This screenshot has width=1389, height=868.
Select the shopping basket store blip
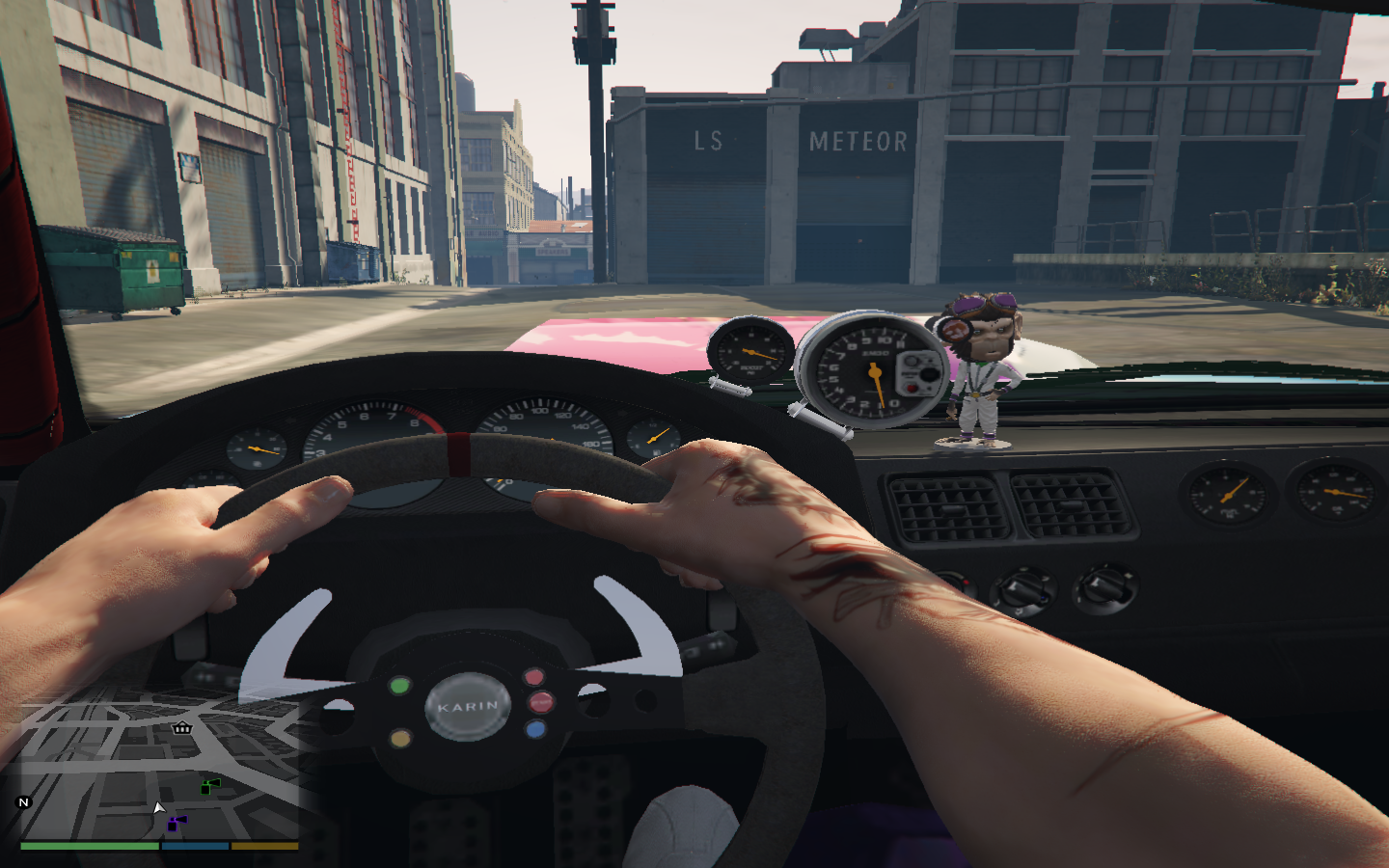[x=181, y=727]
